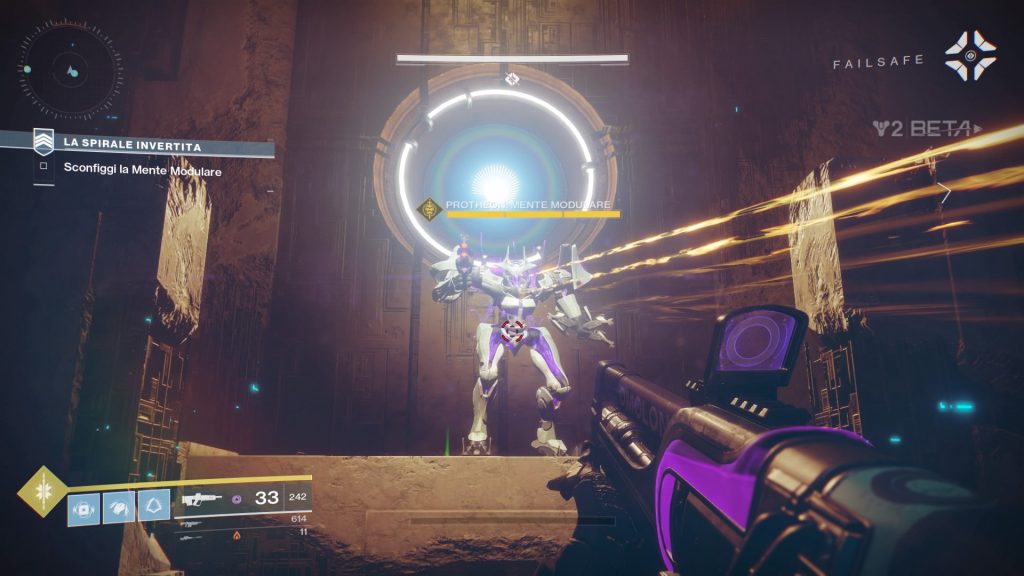Select the grenade ability icon
The width and height of the screenshot is (1024, 576).
pos(83,506)
